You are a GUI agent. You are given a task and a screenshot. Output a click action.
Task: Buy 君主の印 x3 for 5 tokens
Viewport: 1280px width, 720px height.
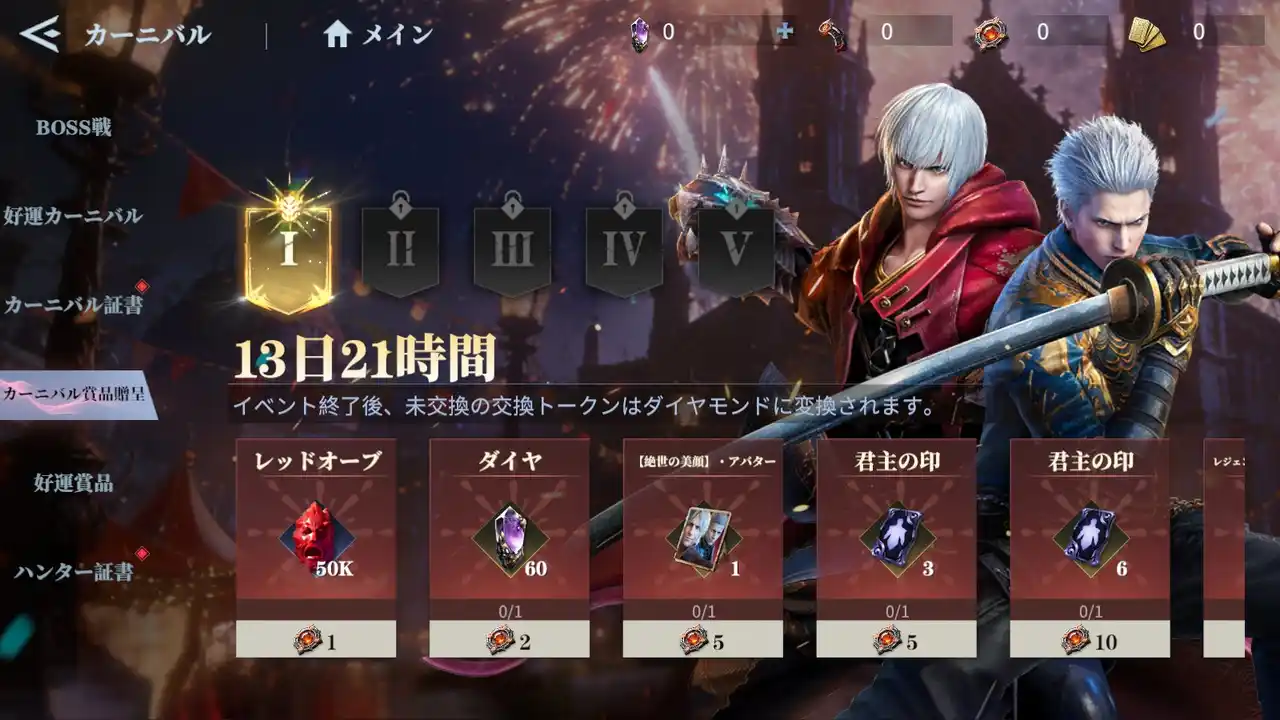pos(896,639)
